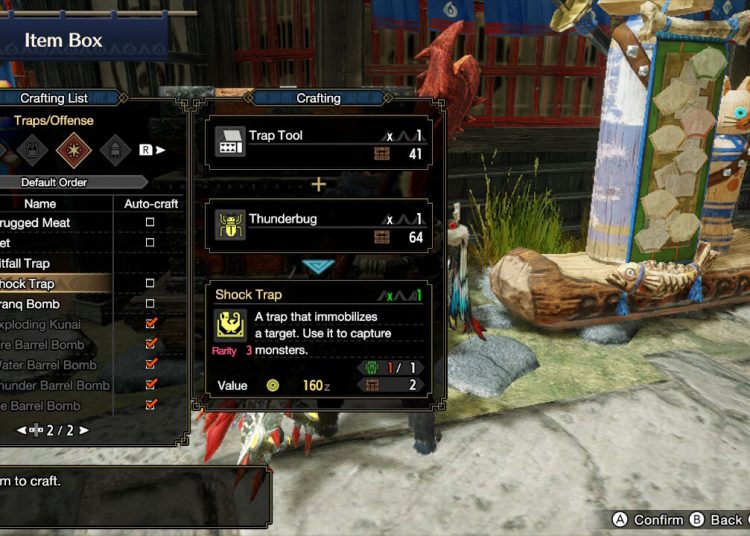Click the Auto-craft column header
Image resolution: width=750 pixels, height=536 pixels.
(151, 203)
